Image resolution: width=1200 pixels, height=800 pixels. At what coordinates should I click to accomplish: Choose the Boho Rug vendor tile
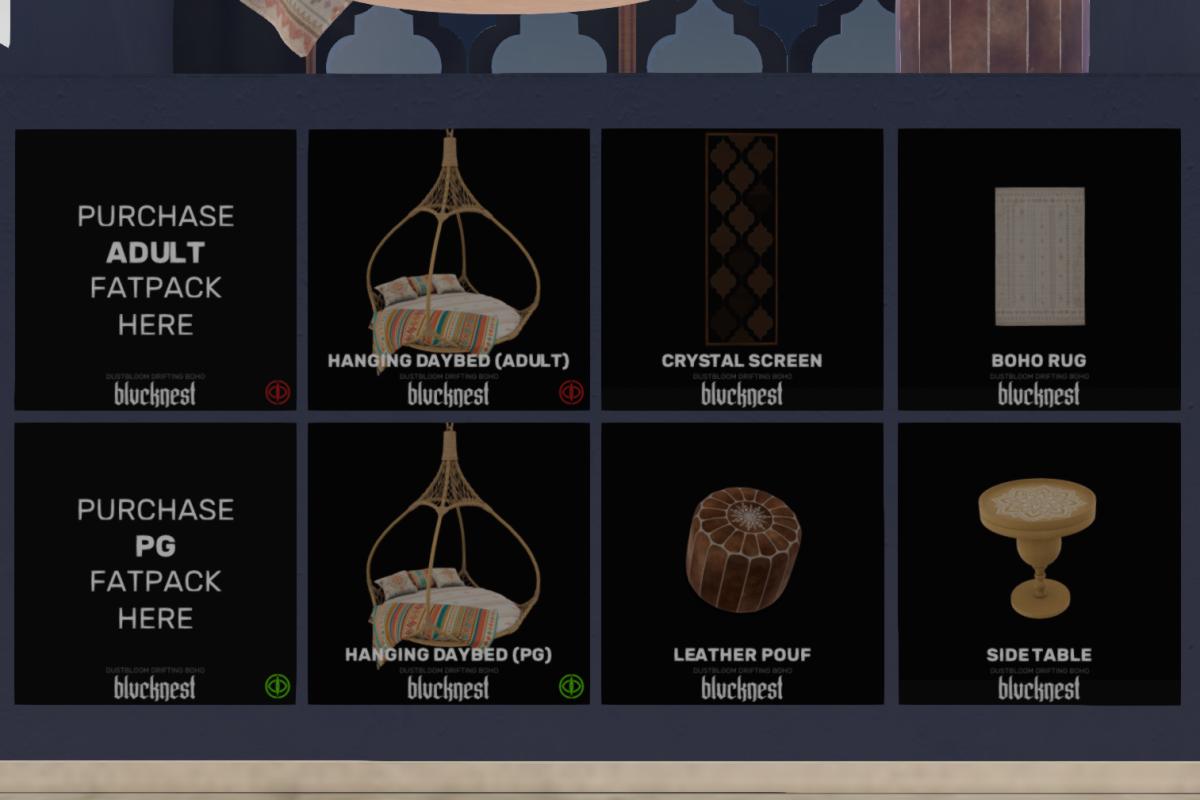pyautogui.click(x=1038, y=269)
